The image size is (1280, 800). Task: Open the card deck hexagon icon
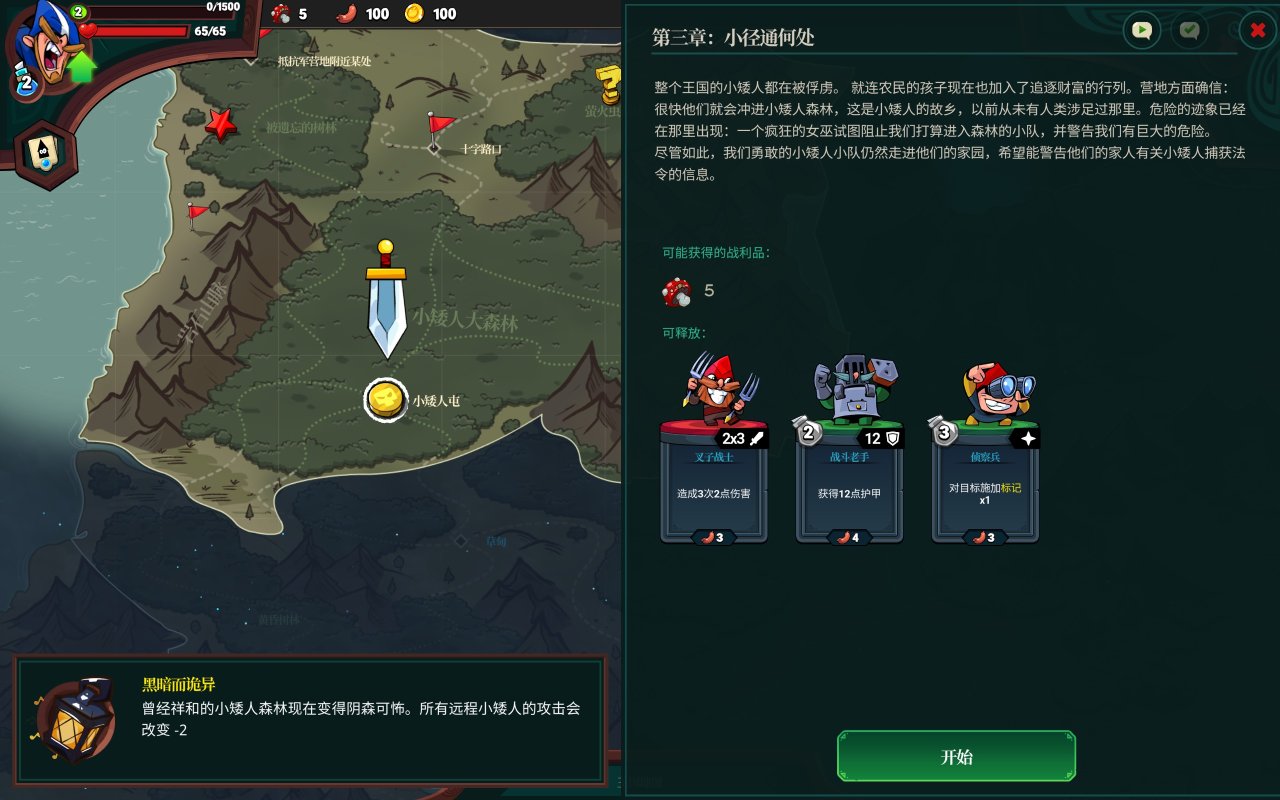[x=42, y=148]
